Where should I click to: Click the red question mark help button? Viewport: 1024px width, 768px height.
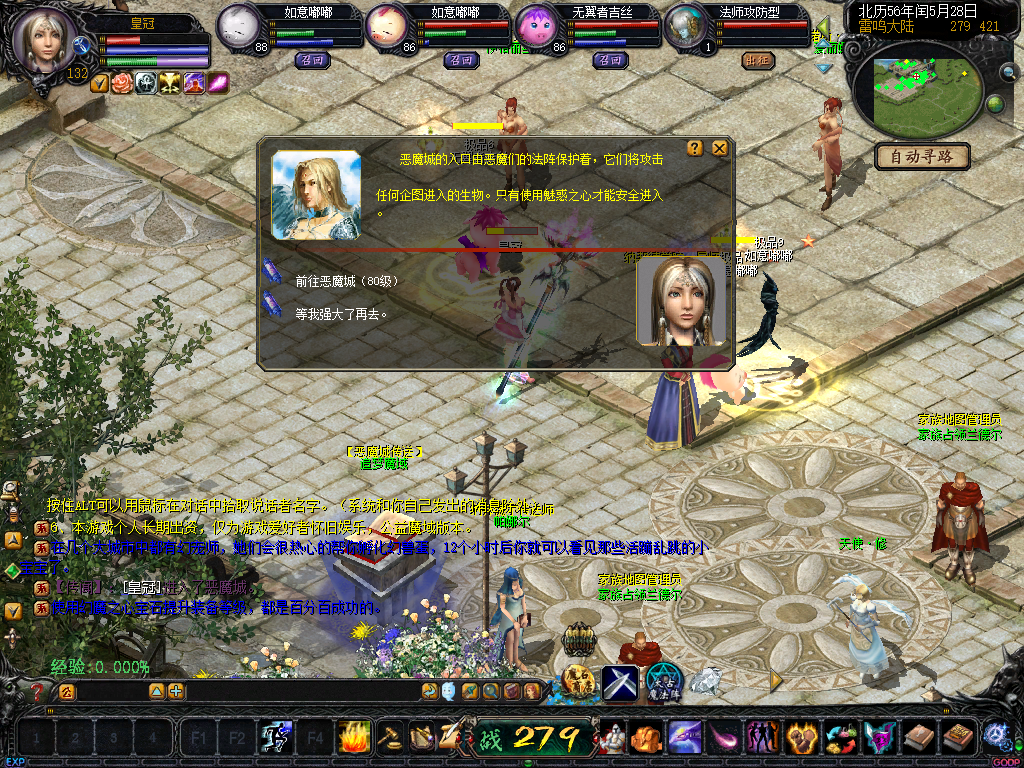pyautogui.click(x=38, y=691)
